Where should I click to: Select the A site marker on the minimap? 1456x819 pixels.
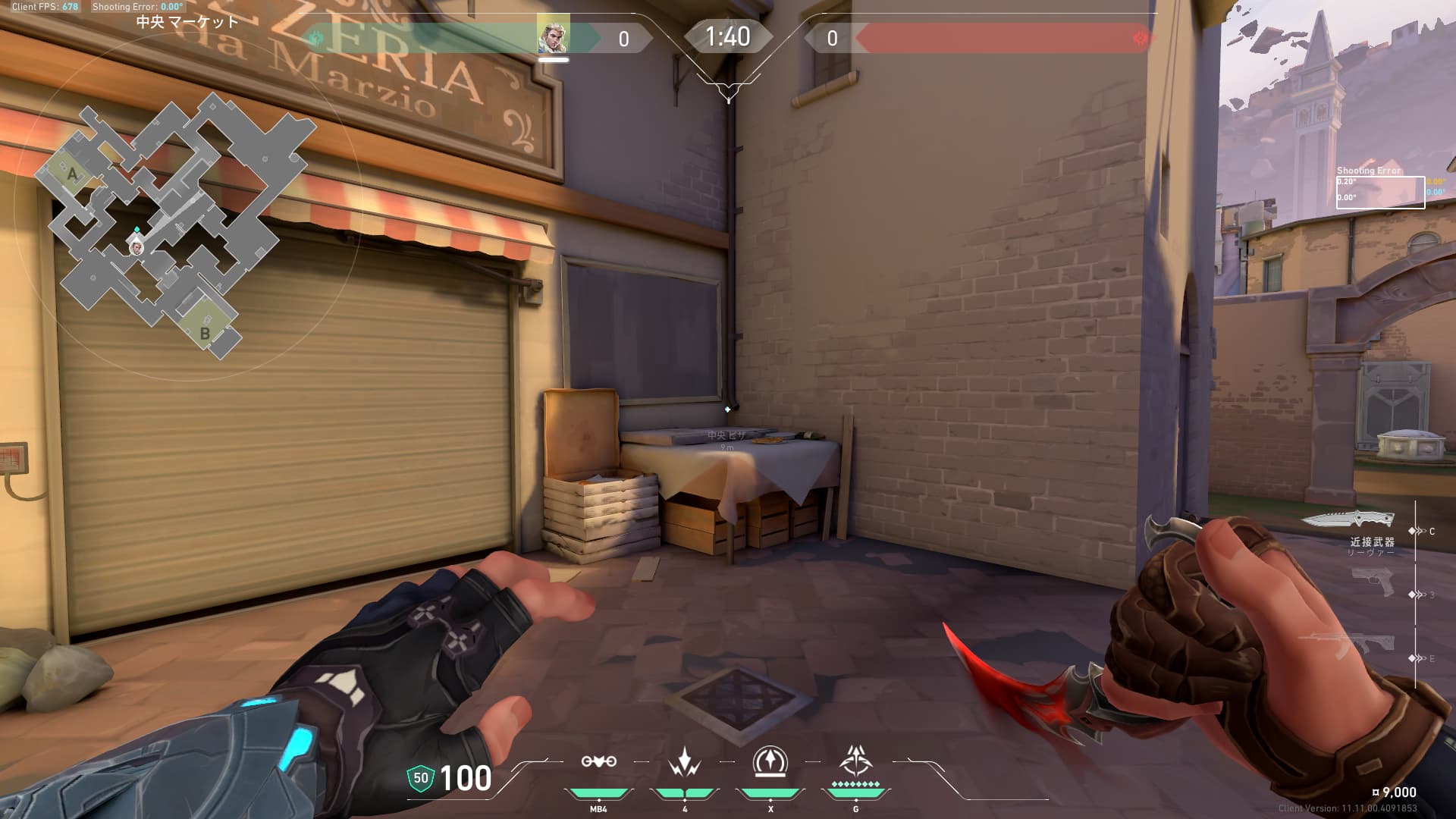pos(72,174)
